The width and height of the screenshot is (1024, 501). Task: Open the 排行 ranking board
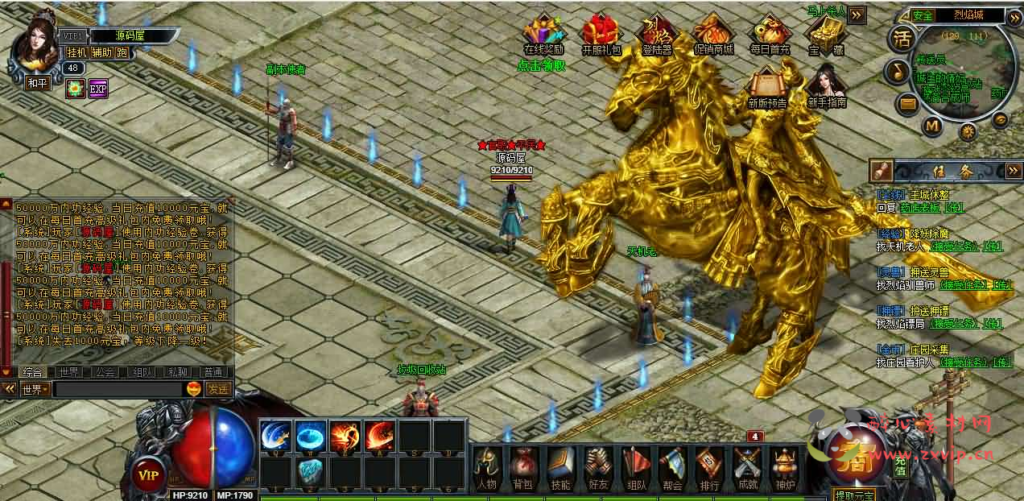(710, 466)
